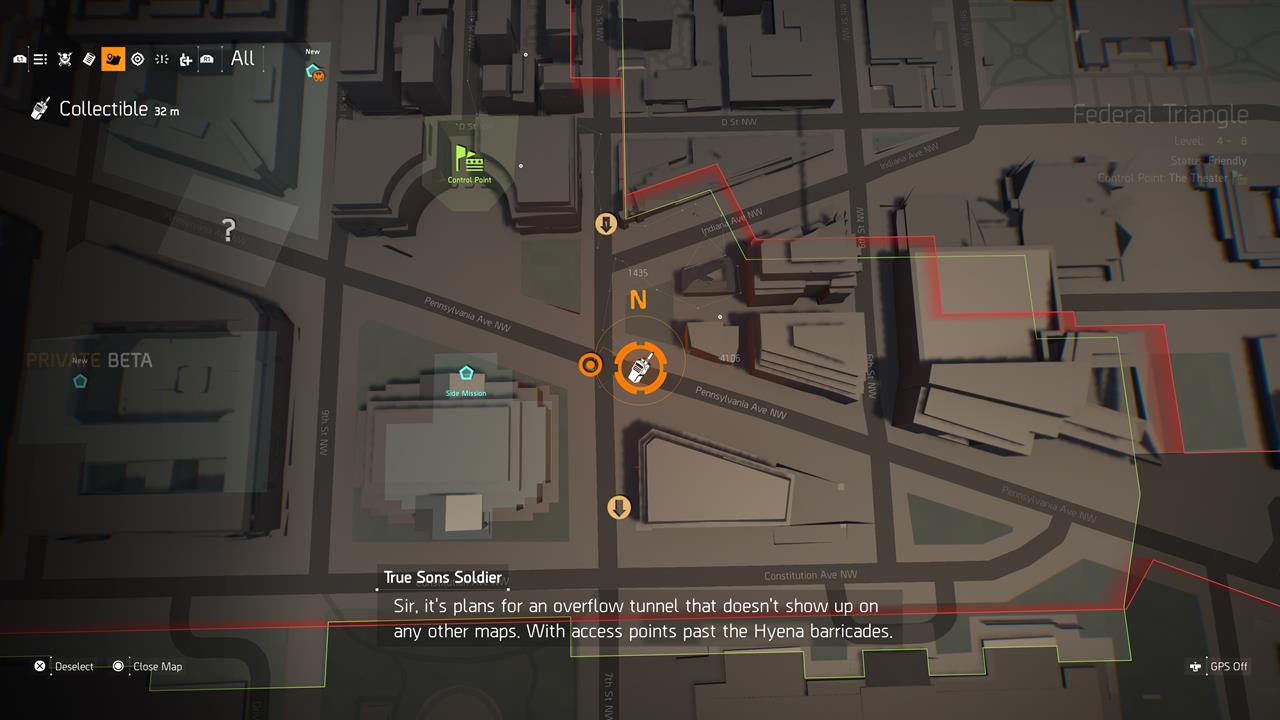Select the Side Mission pentagon marker

pyautogui.click(x=466, y=373)
